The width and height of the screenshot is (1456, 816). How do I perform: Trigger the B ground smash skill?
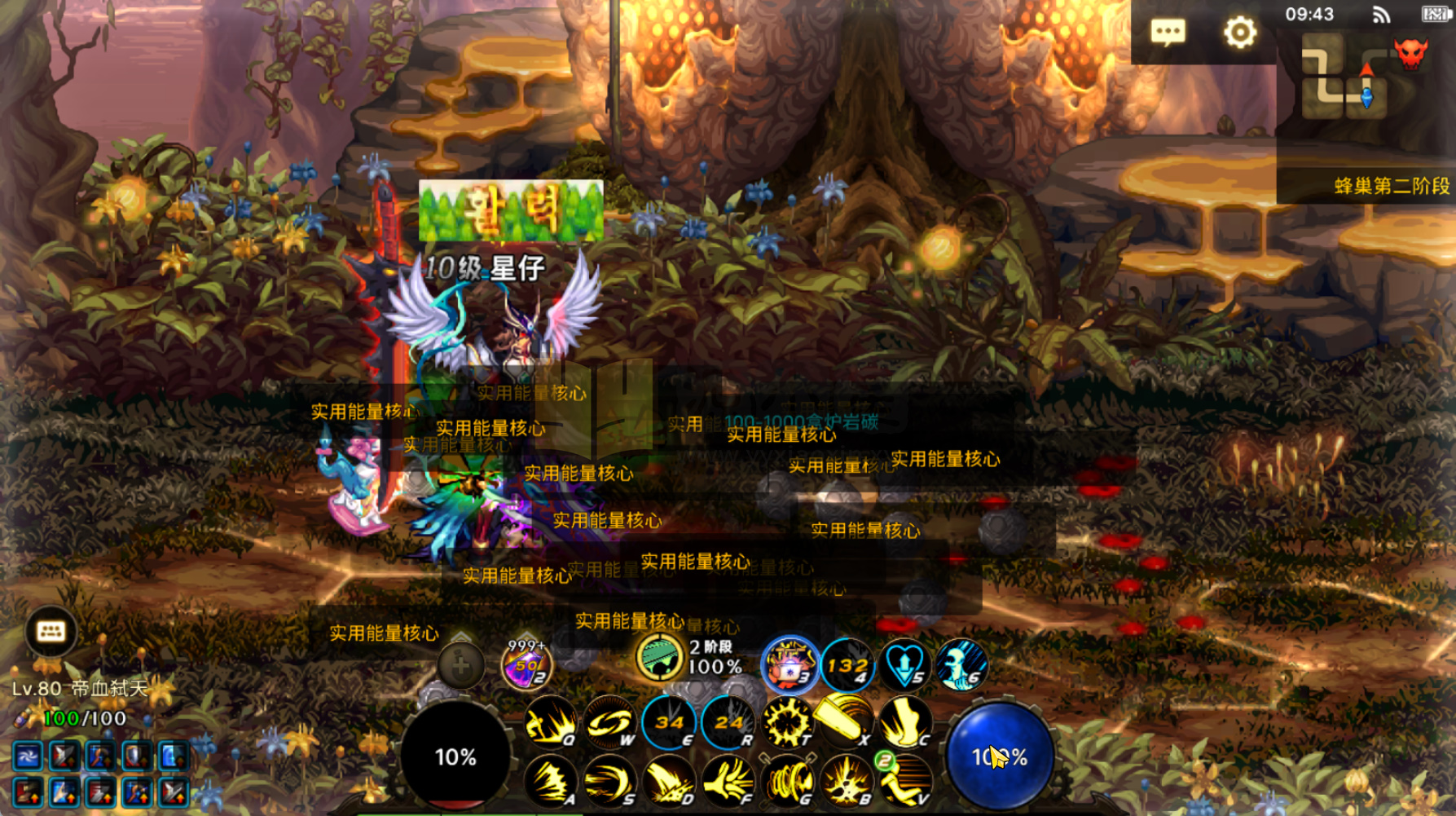click(x=846, y=781)
